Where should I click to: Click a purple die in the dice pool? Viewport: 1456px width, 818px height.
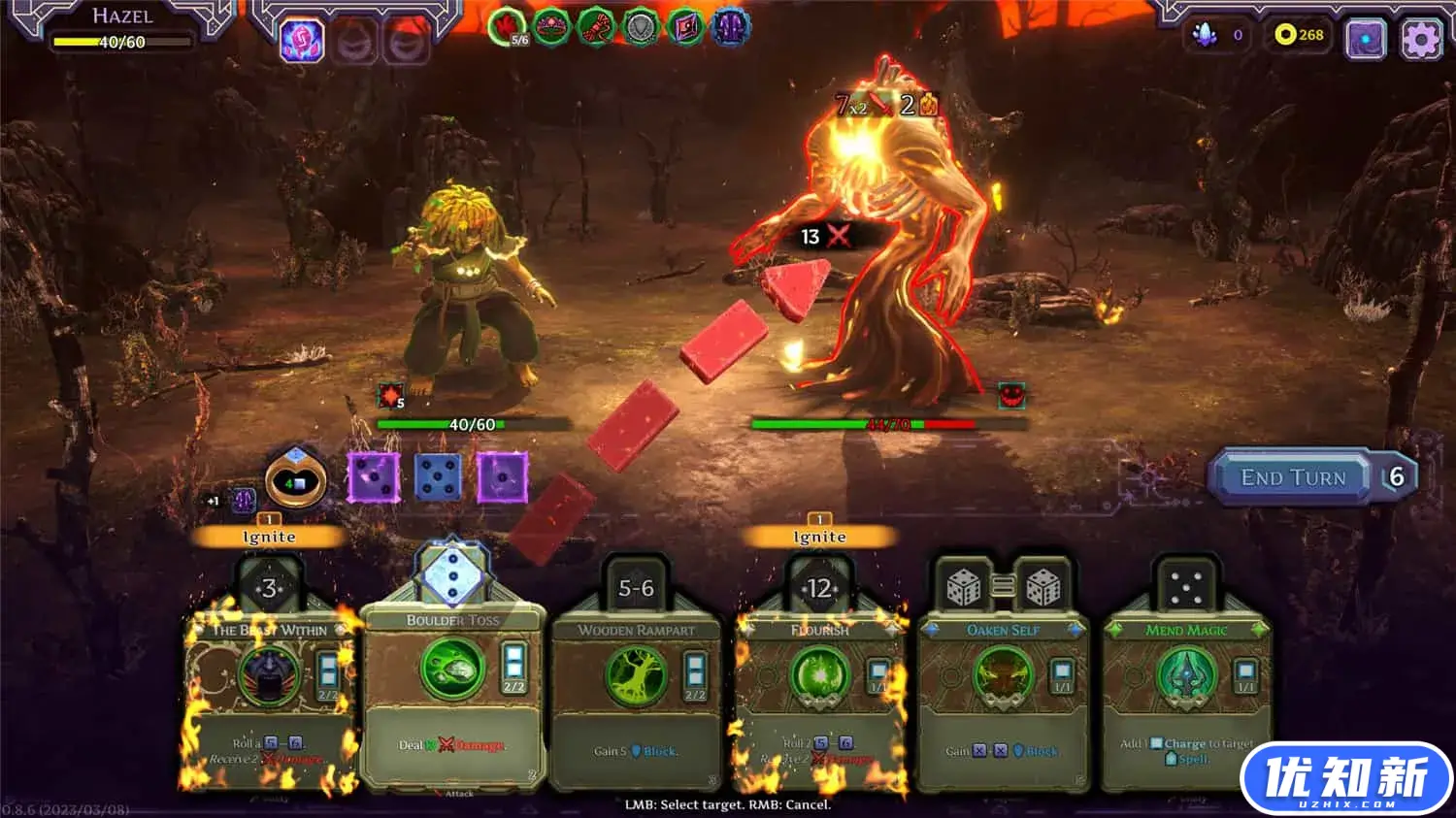pos(374,476)
